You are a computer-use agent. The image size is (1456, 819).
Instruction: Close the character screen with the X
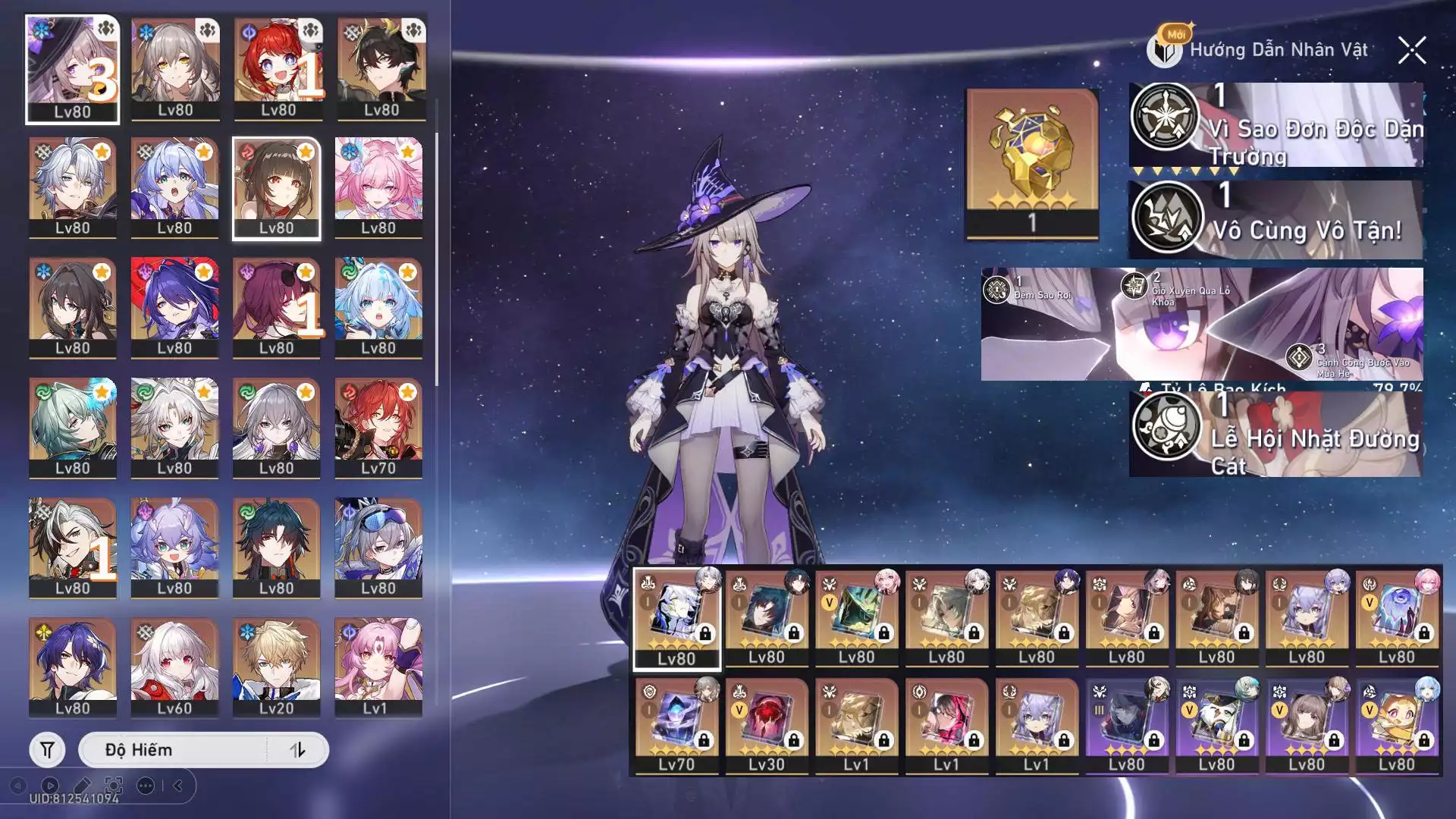point(1412,51)
